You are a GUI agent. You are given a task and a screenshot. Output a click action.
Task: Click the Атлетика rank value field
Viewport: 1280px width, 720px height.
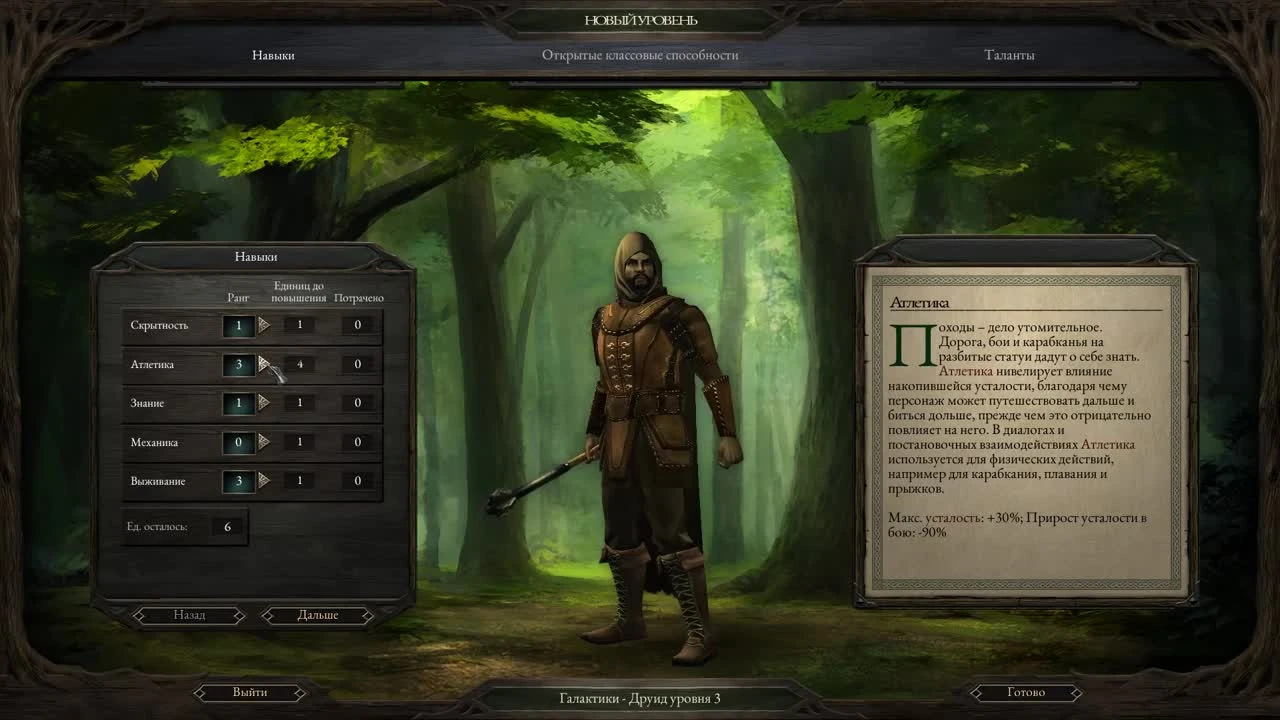[237, 364]
